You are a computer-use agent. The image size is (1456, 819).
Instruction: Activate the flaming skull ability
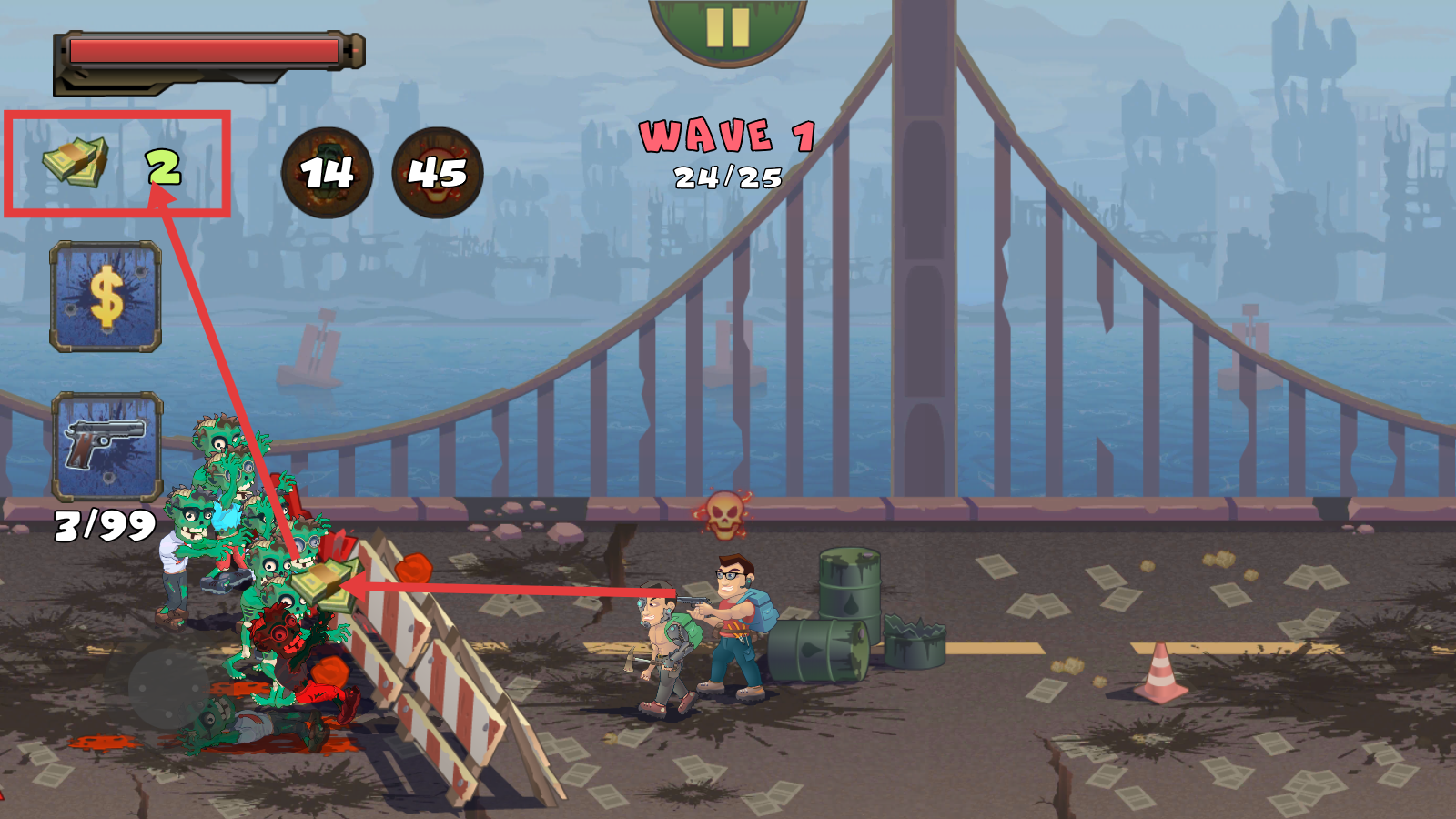[438, 172]
